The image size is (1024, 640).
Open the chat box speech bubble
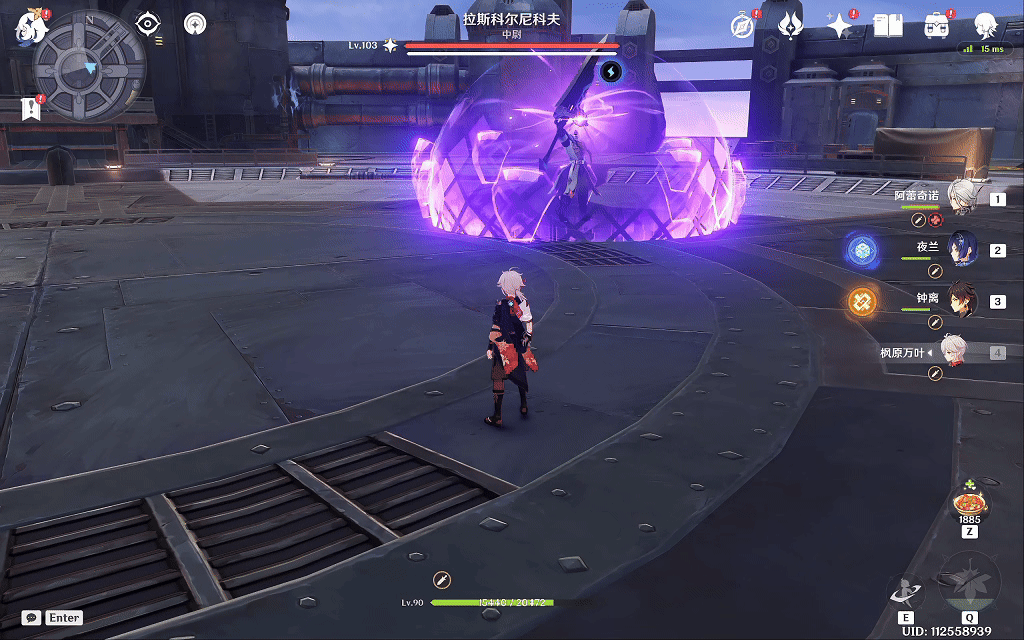(32, 618)
